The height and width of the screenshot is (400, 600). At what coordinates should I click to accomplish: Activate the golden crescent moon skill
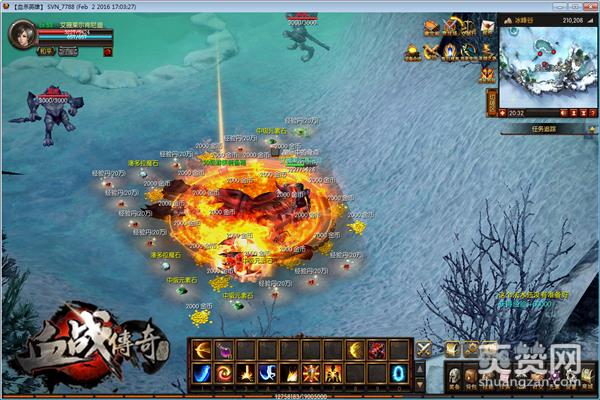coord(357,350)
